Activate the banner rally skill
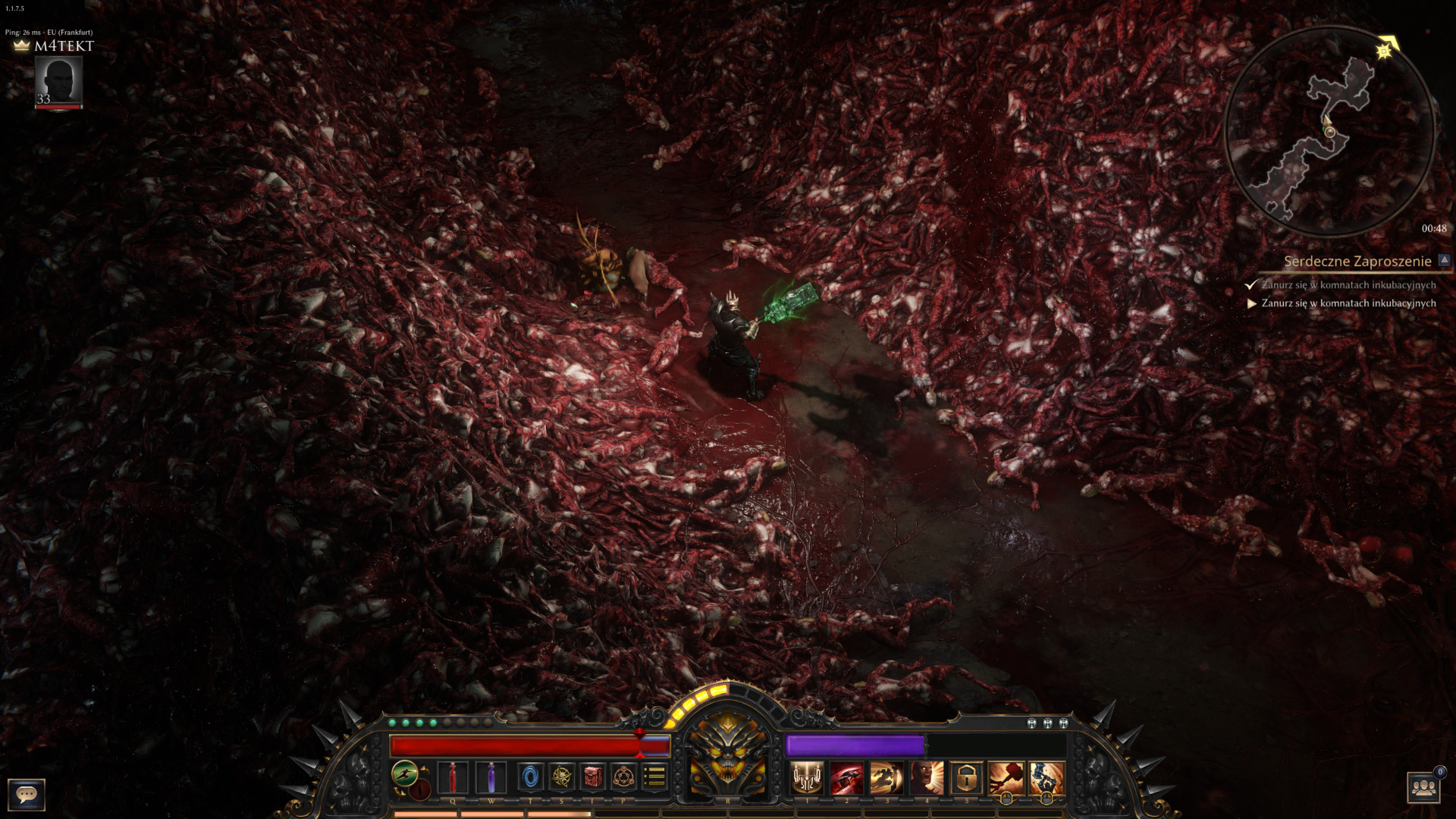Screen dimensions: 1456x819 click(x=807, y=778)
